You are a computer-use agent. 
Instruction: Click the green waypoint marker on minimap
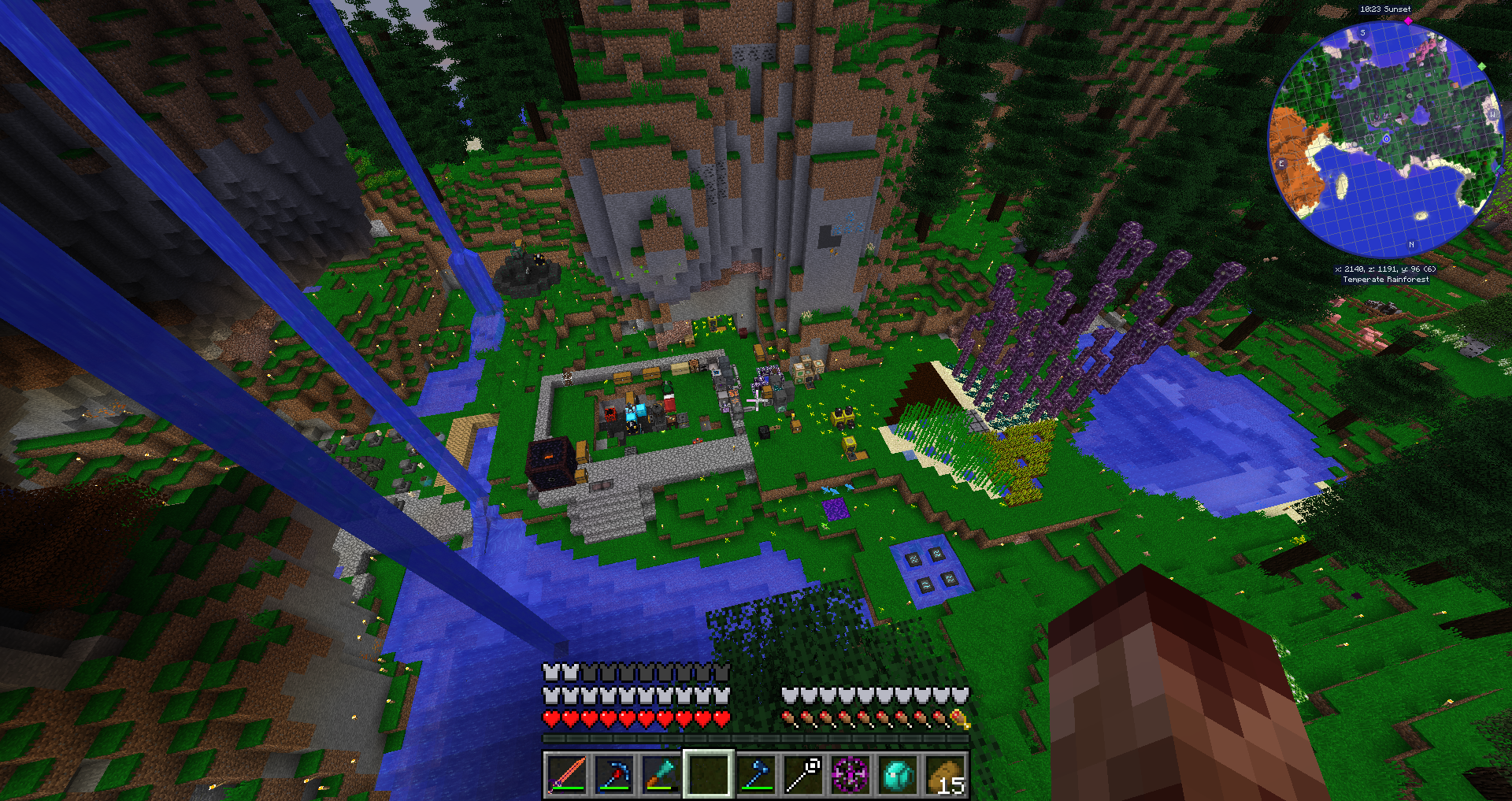coord(1481,66)
